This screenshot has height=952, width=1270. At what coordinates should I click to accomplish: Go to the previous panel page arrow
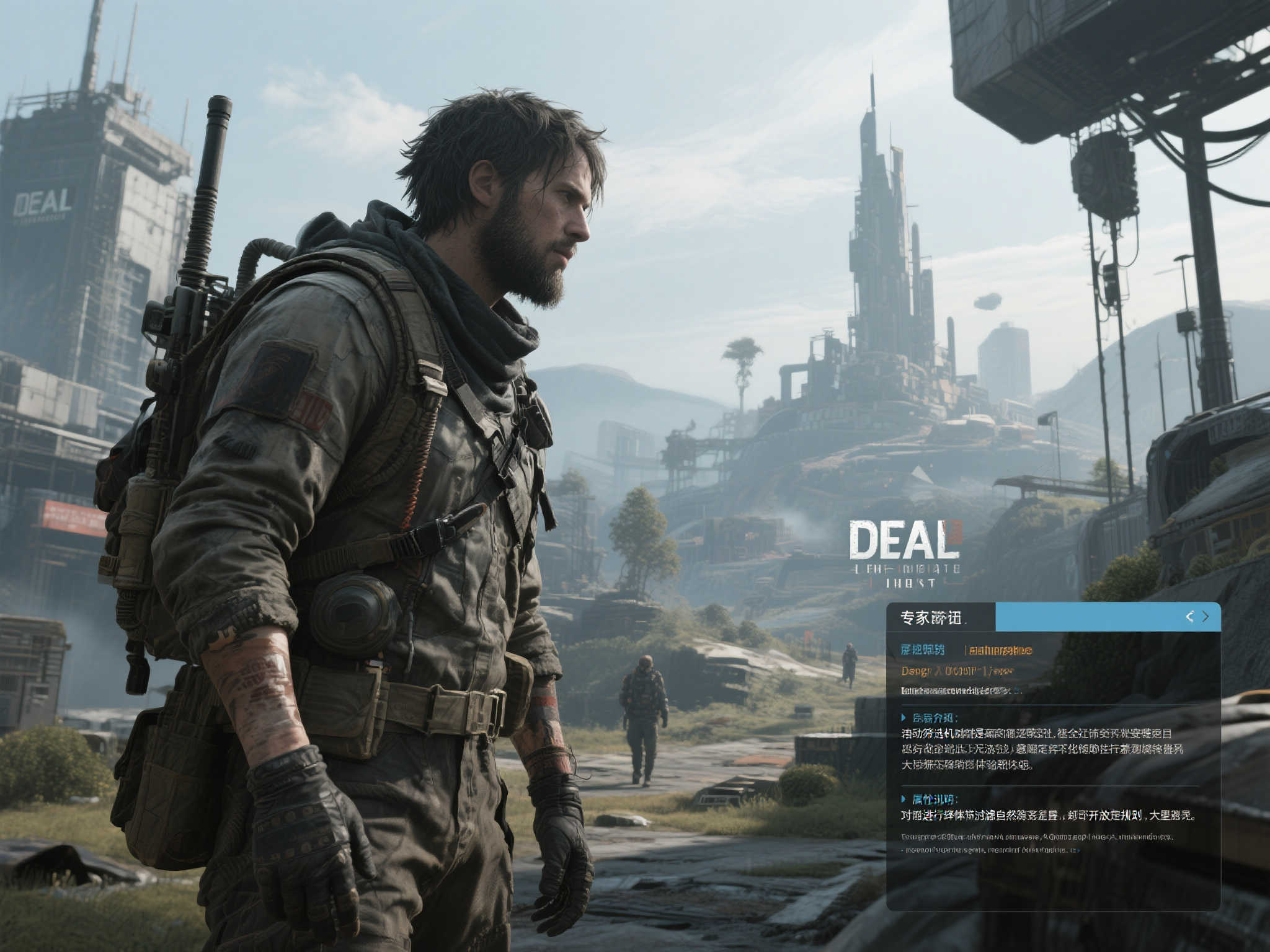1189,616
